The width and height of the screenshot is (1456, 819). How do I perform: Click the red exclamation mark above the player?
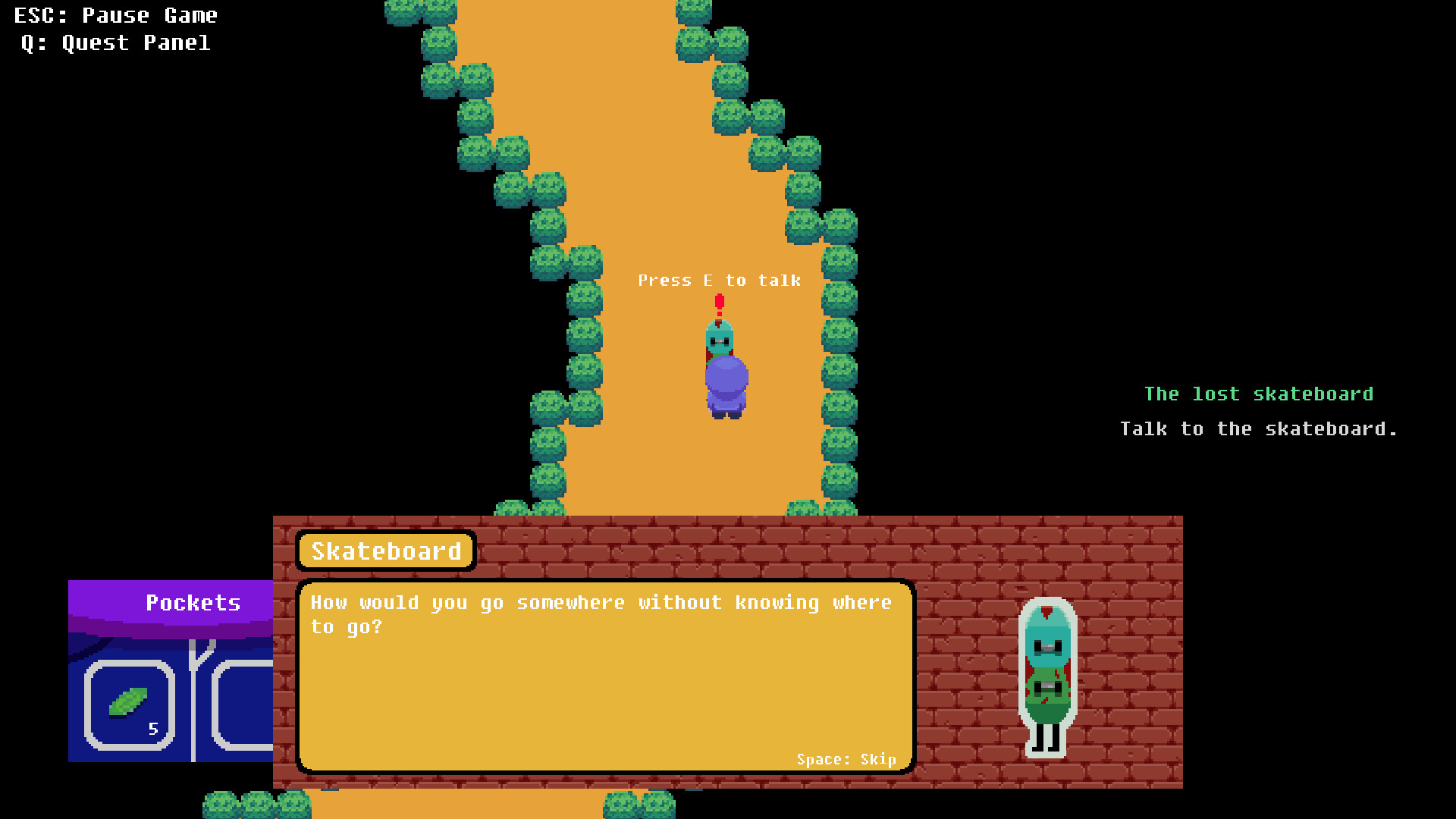[719, 303]
